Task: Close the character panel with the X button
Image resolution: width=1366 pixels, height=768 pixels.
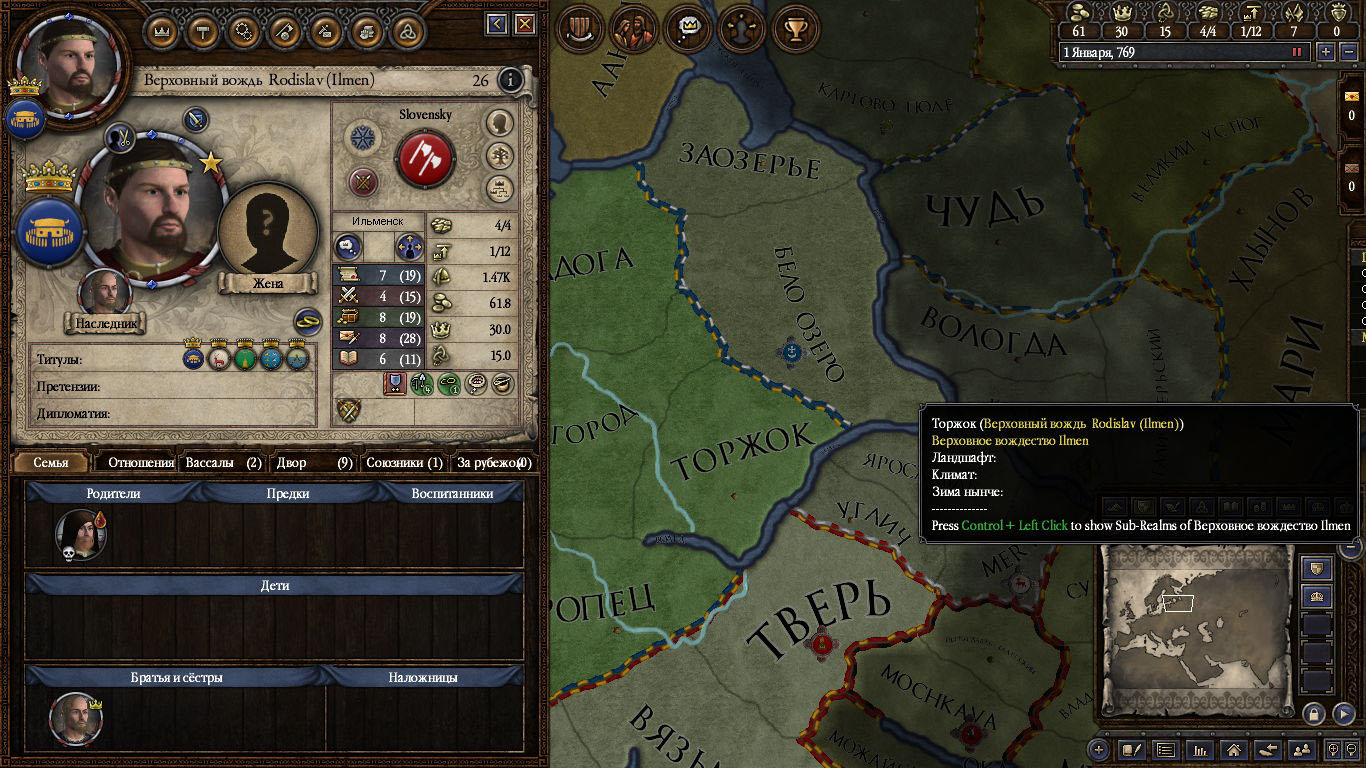Action: click(525, 24)
